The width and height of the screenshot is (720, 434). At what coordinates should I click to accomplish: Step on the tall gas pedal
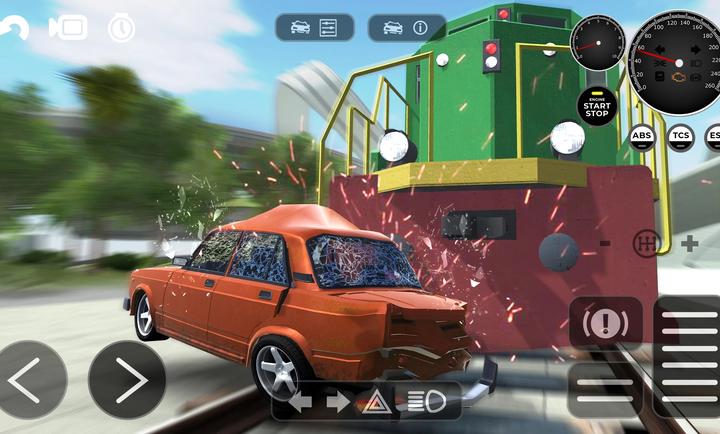pyautogui.click(x=690, y=355)
